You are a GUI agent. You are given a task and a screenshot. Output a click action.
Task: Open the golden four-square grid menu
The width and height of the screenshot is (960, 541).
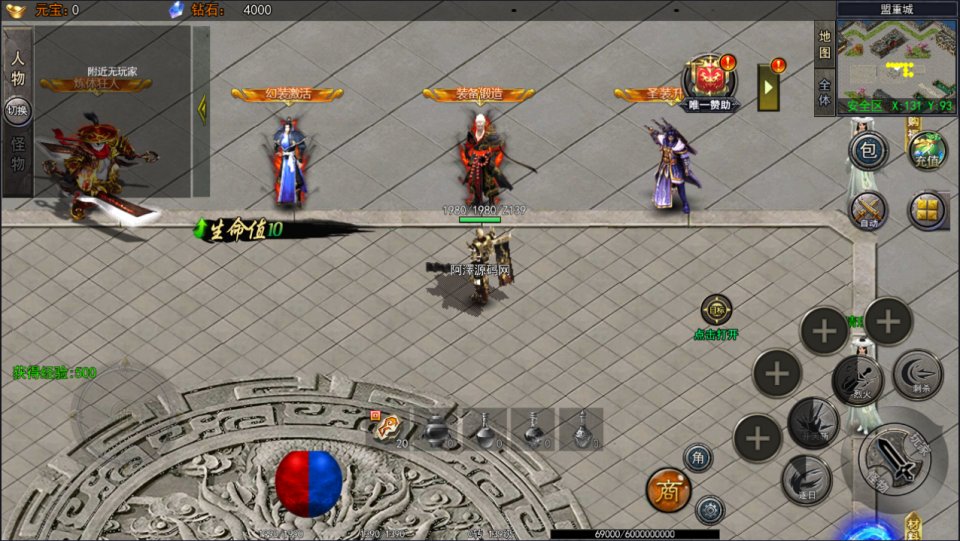click(927, 211)
